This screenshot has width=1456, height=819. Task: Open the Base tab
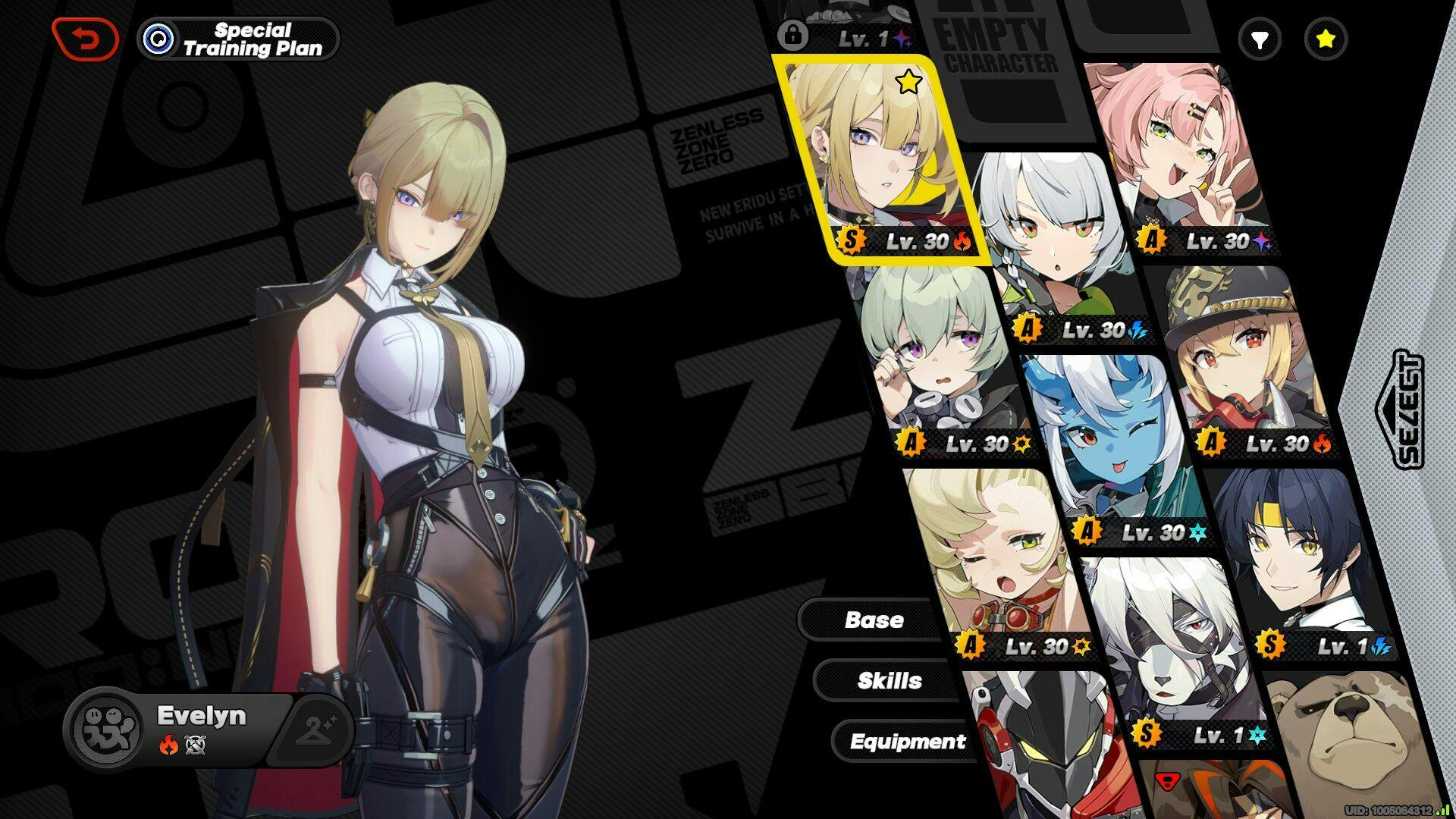pyautogui.click(x=874, y=620)
